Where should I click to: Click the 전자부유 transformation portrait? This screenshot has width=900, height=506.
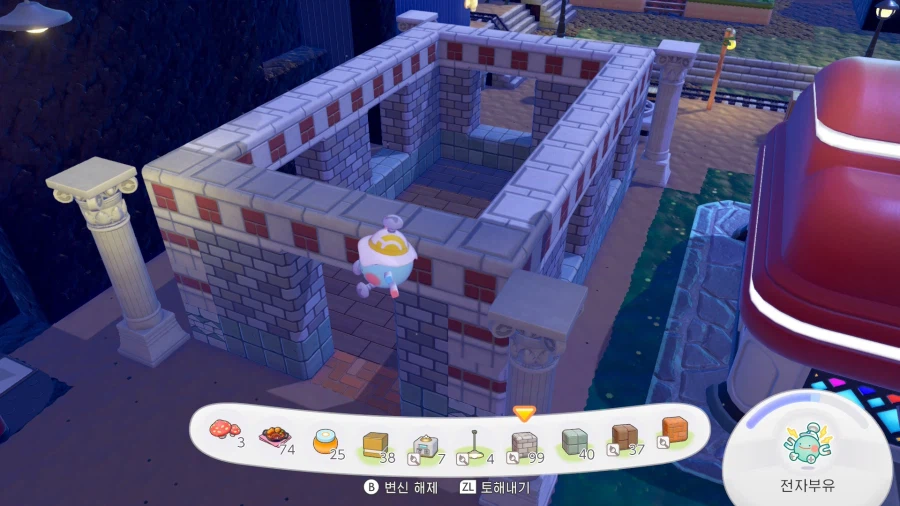tap(808, 446)
